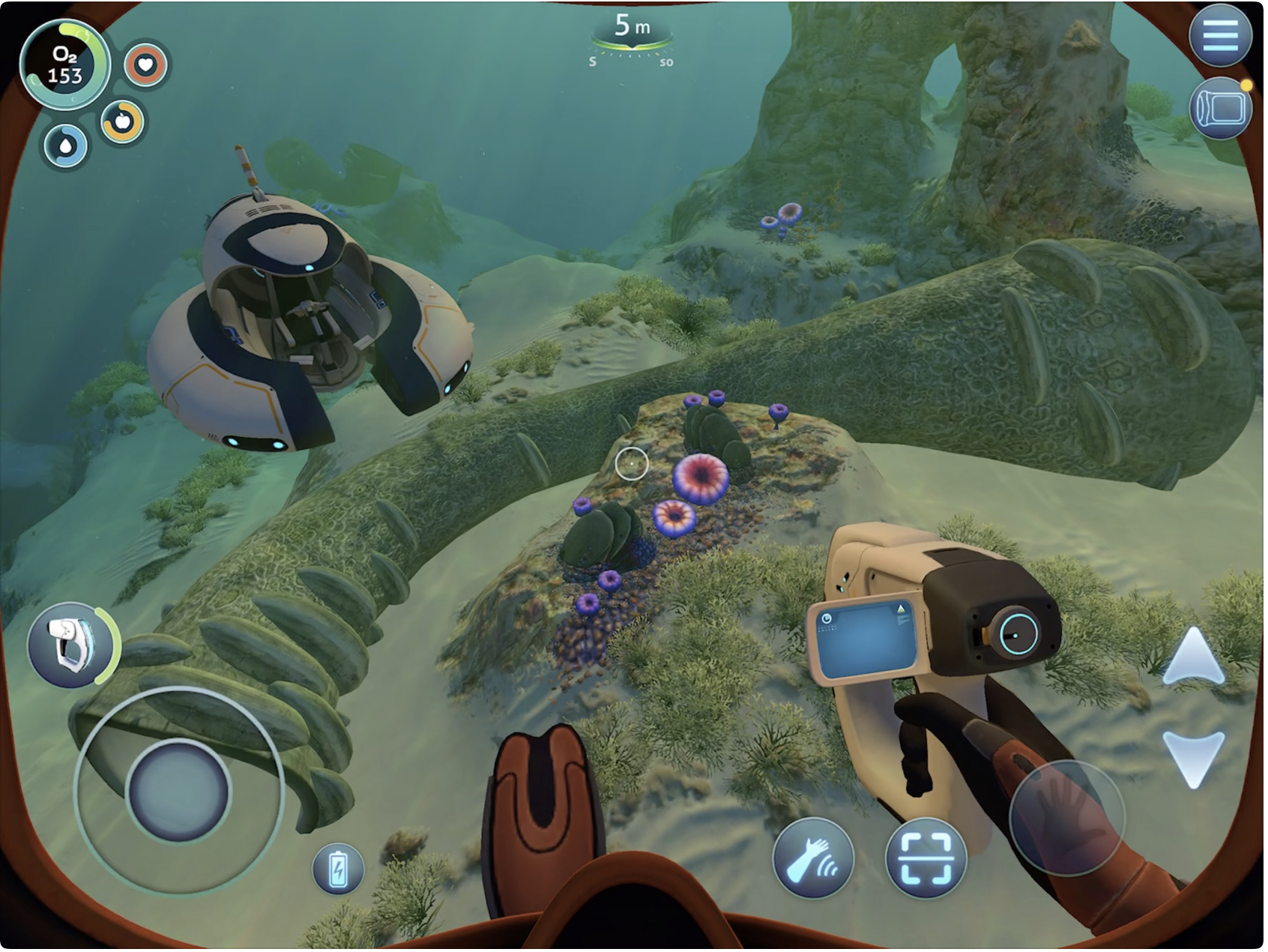Tap the translucent hand action button
The image size is (1268, 952).
1066,817
